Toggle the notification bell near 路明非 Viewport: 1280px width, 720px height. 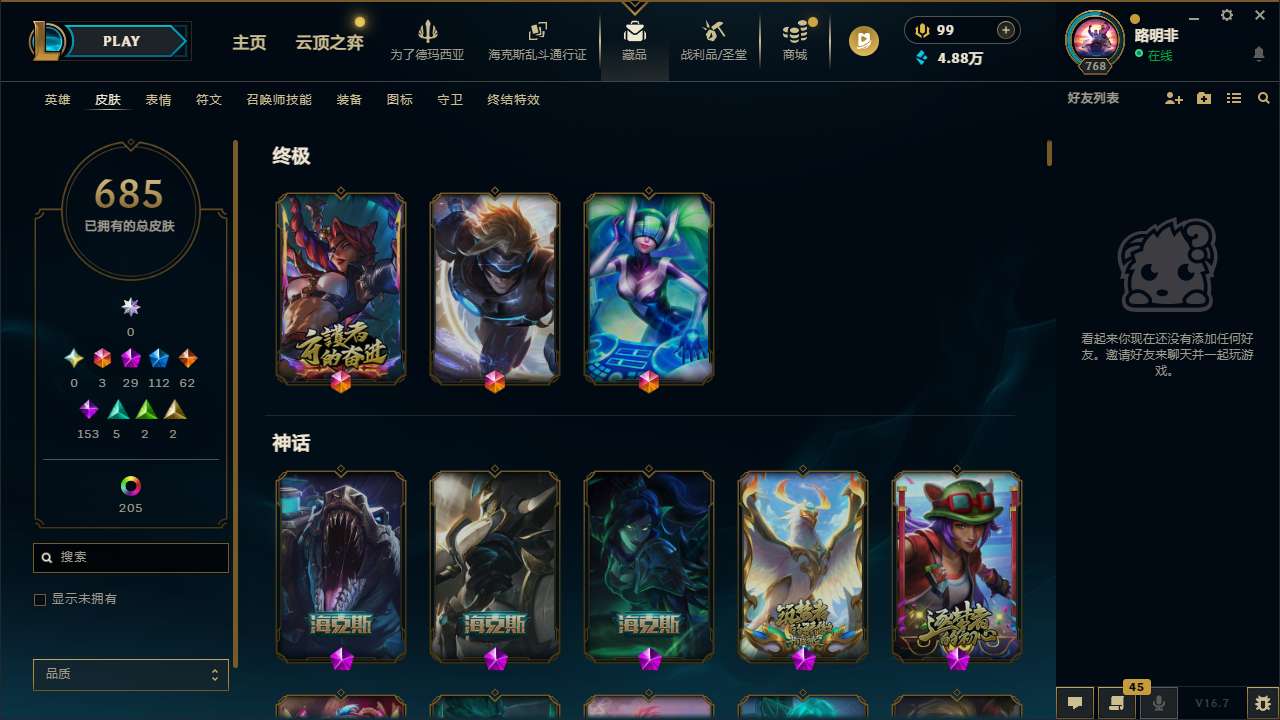1259,53
